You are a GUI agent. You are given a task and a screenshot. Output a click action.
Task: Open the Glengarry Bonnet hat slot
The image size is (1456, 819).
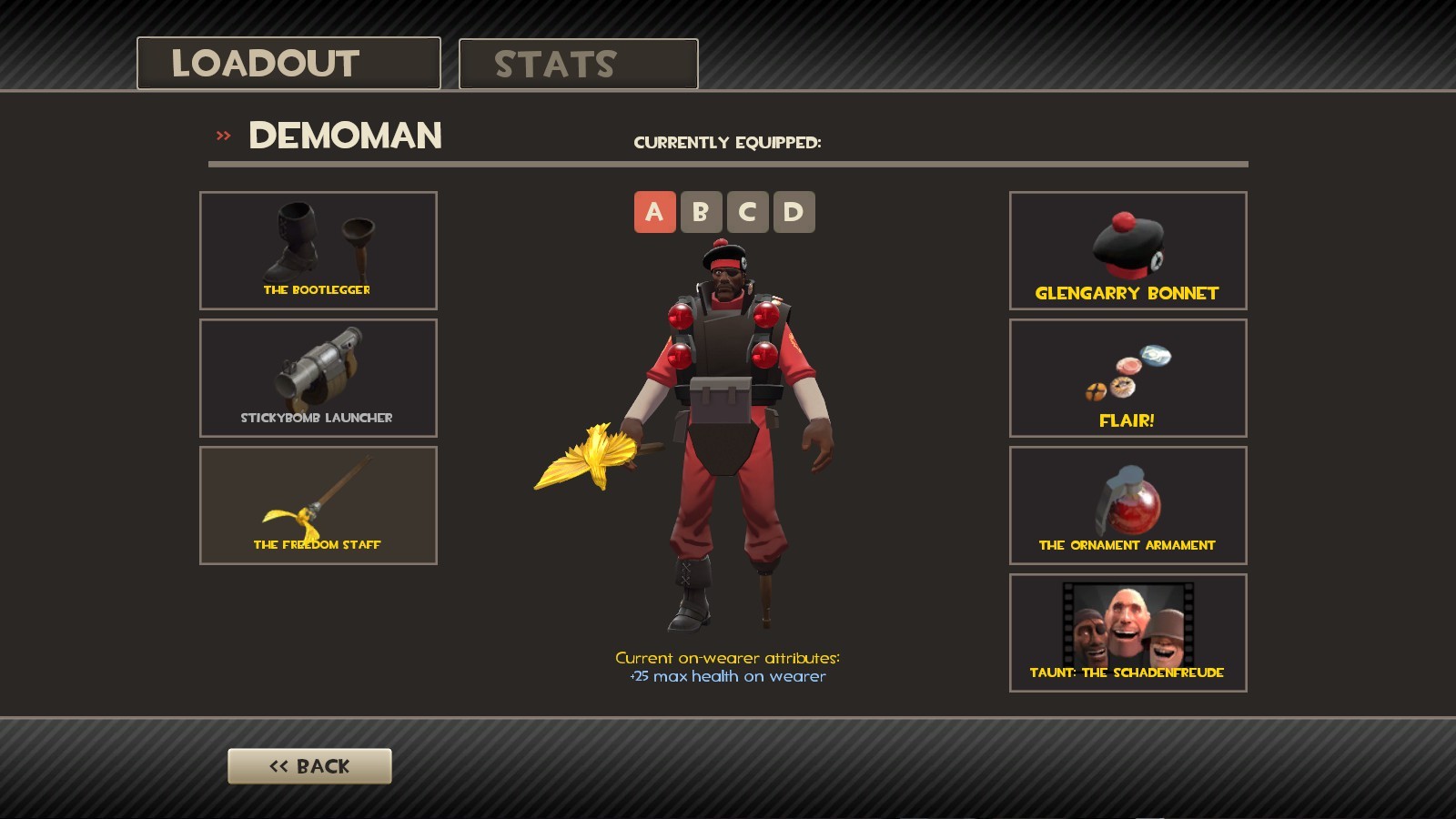pyautogui.click(x=1127, y=250)
